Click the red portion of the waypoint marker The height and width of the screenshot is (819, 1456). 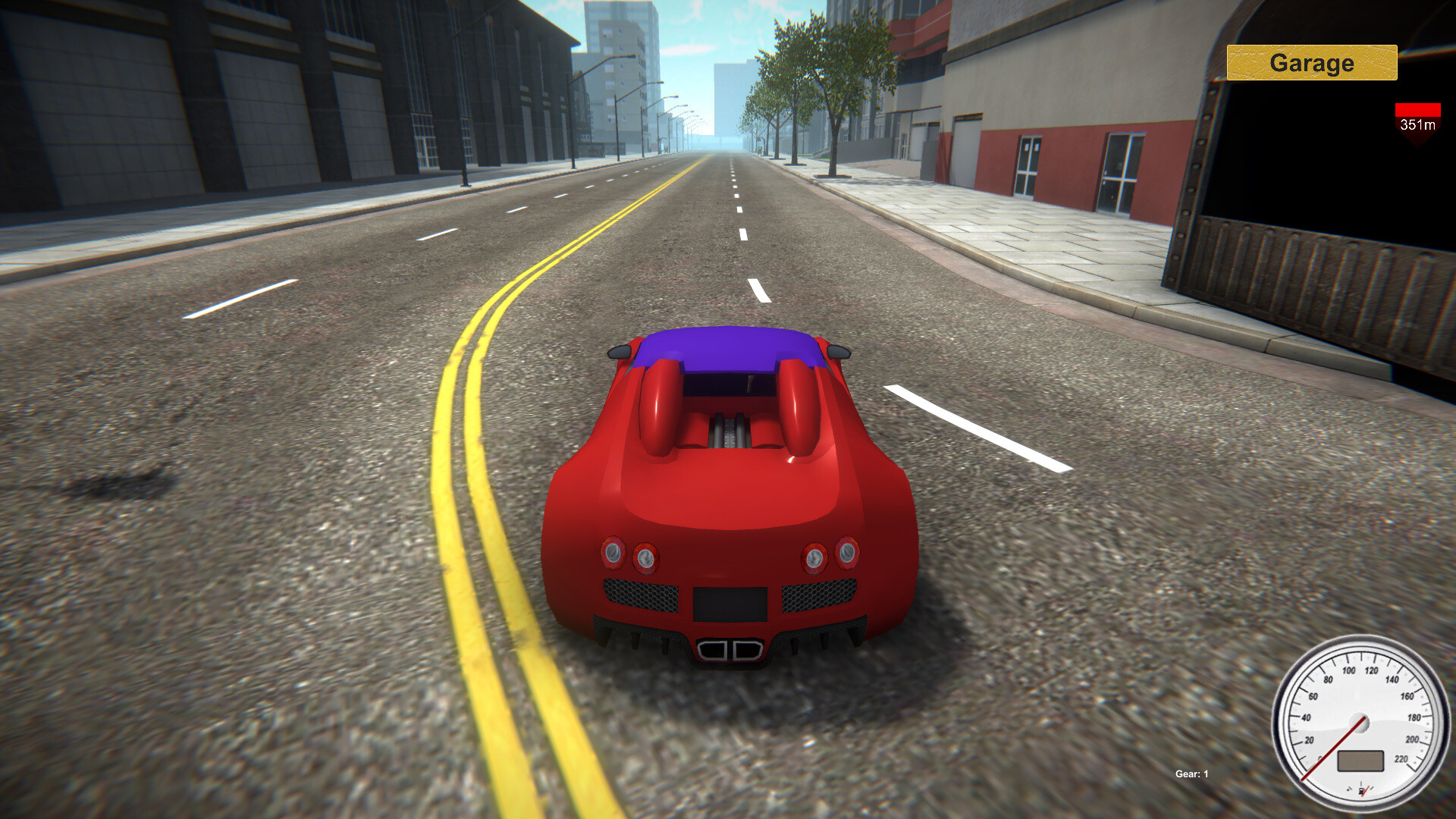click(1417, 109)
